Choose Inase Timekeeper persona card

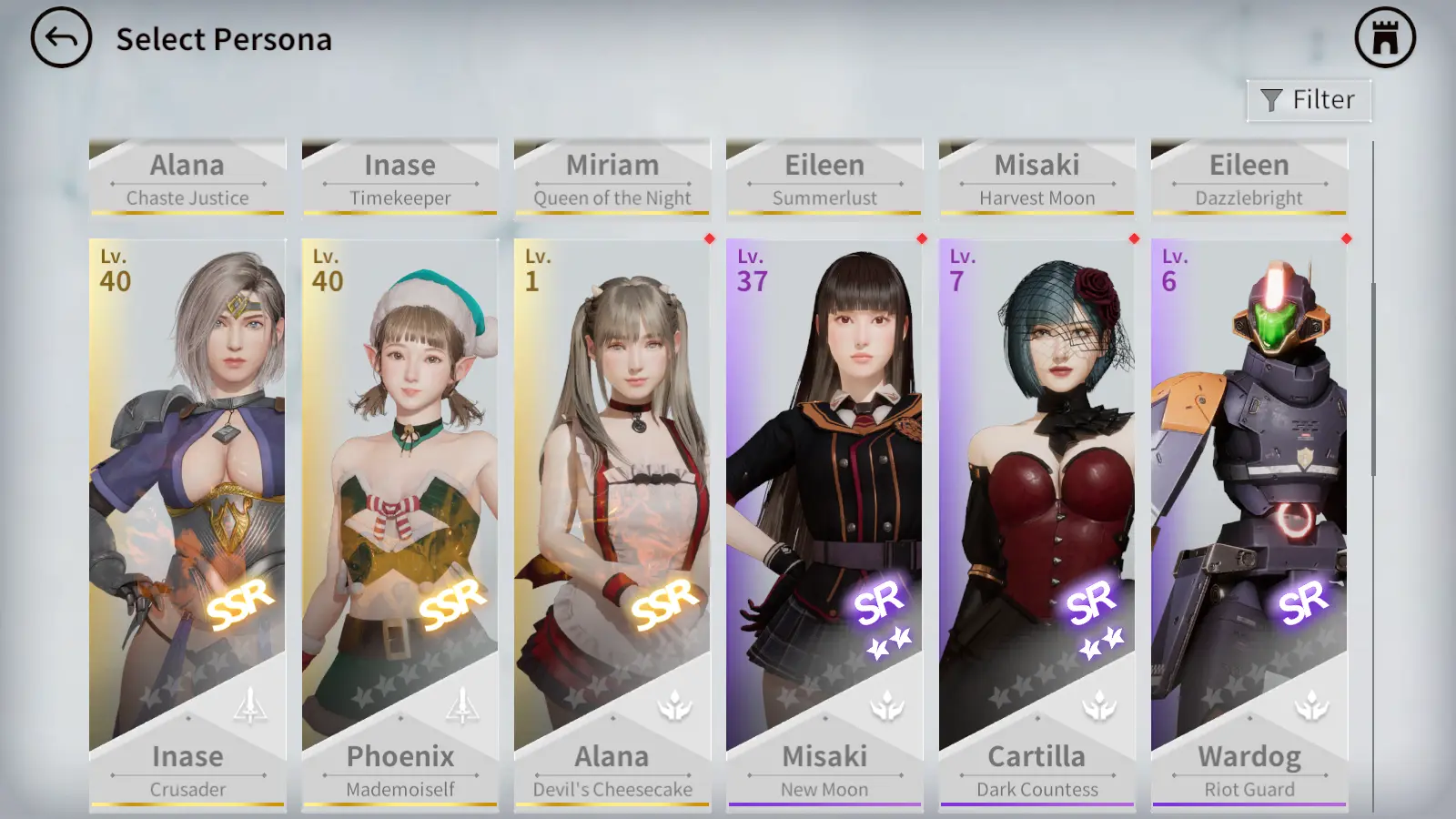pyautogui.click(x=399, y=177)
